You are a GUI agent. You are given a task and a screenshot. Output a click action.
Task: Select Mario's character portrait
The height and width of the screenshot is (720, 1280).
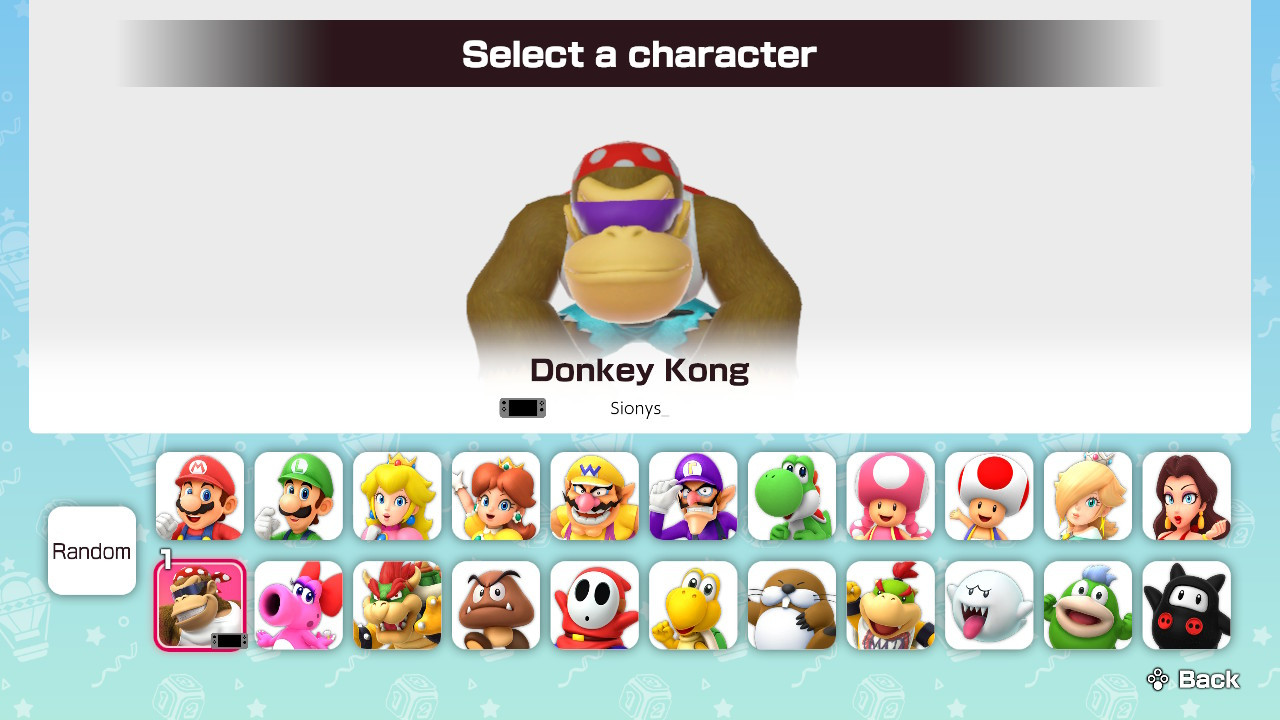(199, 497)
